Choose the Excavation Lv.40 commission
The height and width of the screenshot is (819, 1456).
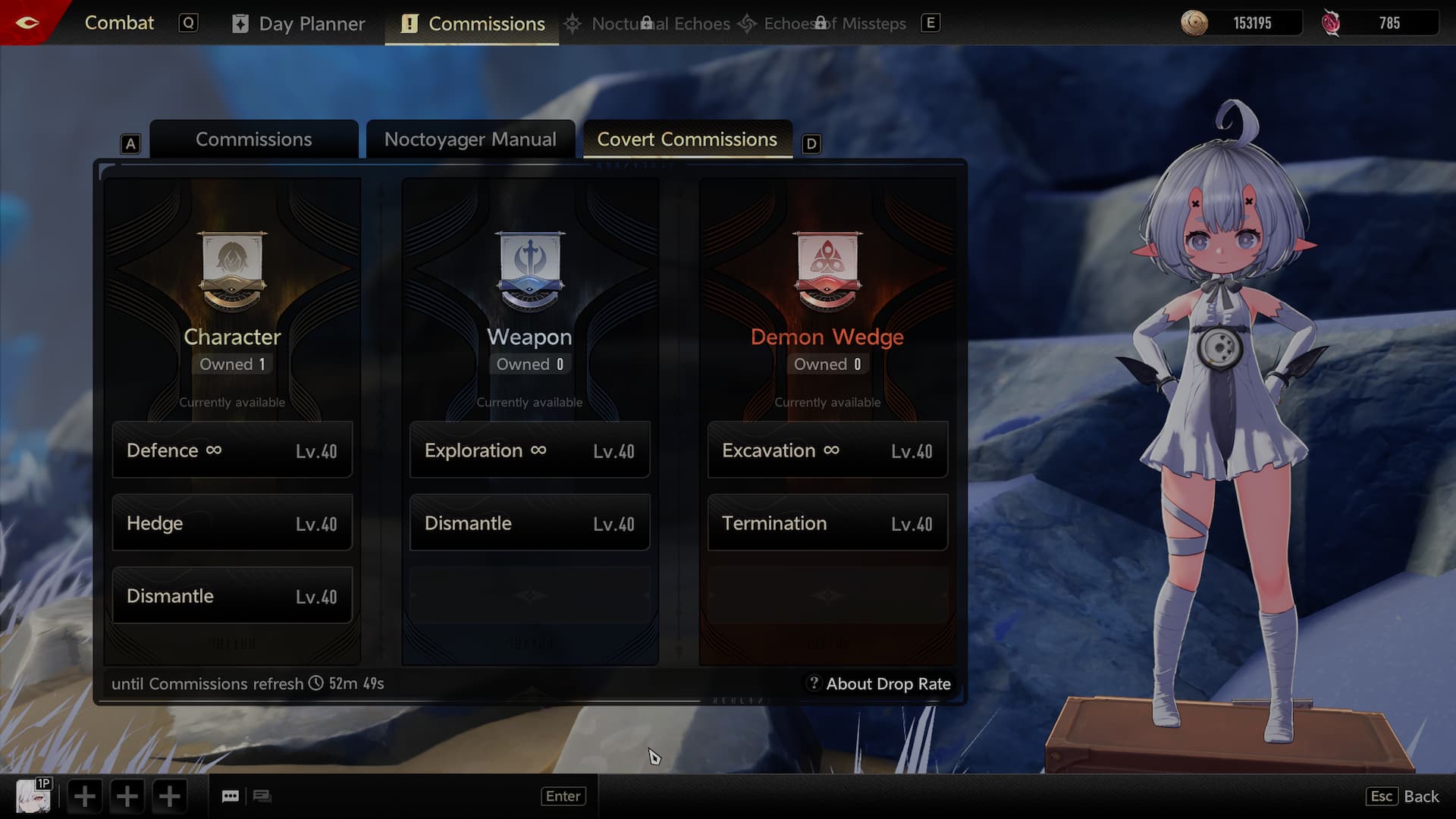[x=827, y=450]
